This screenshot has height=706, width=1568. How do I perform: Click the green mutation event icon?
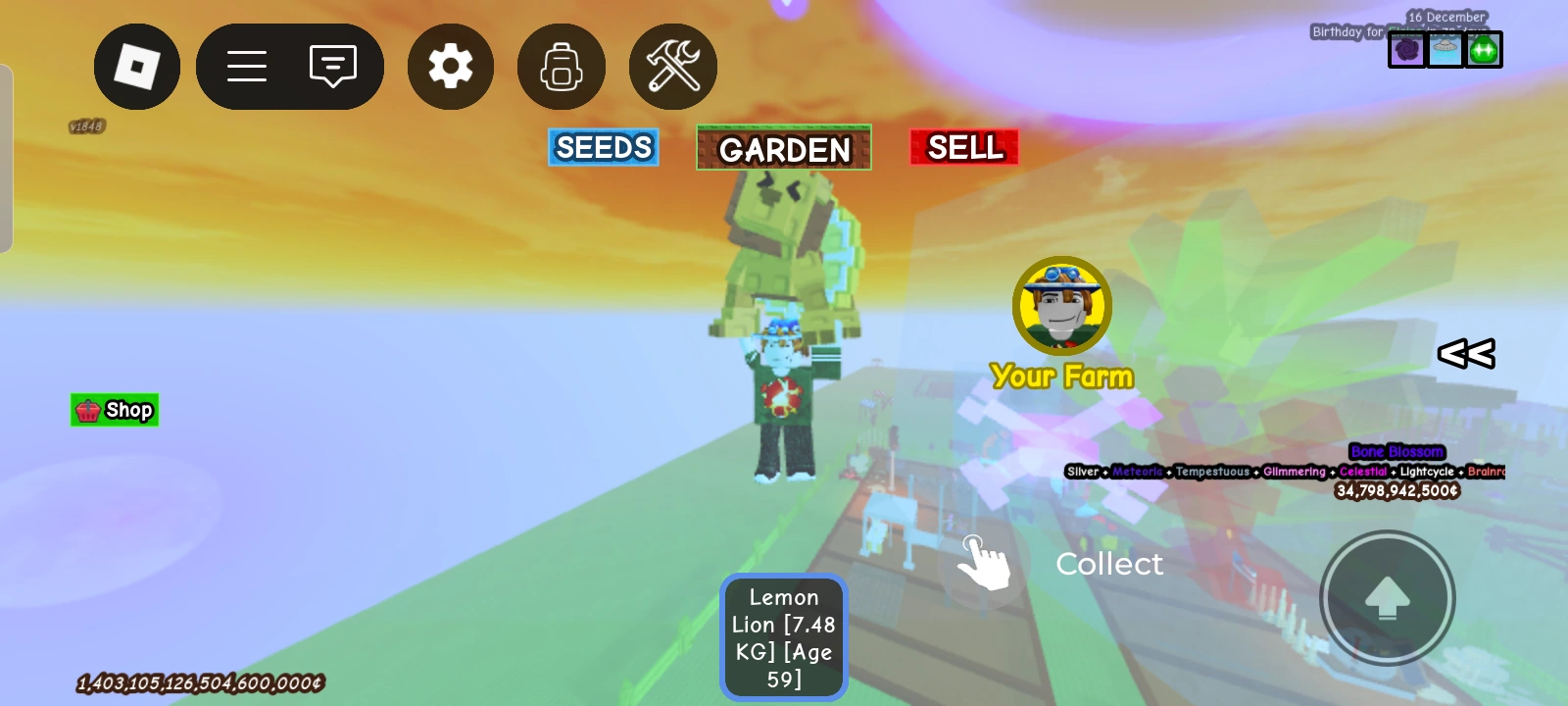point(1485,49)
